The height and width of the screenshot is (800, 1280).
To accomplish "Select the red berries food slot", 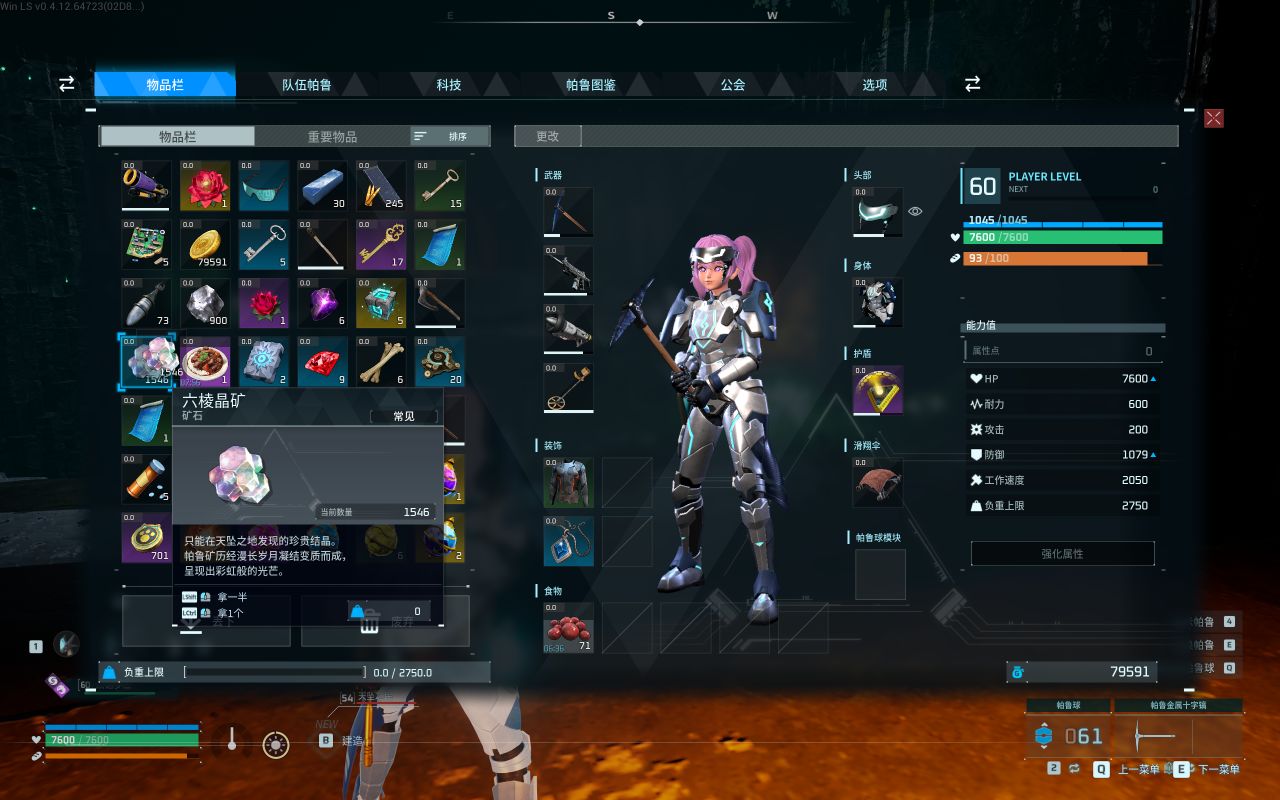I will point(568,628).
